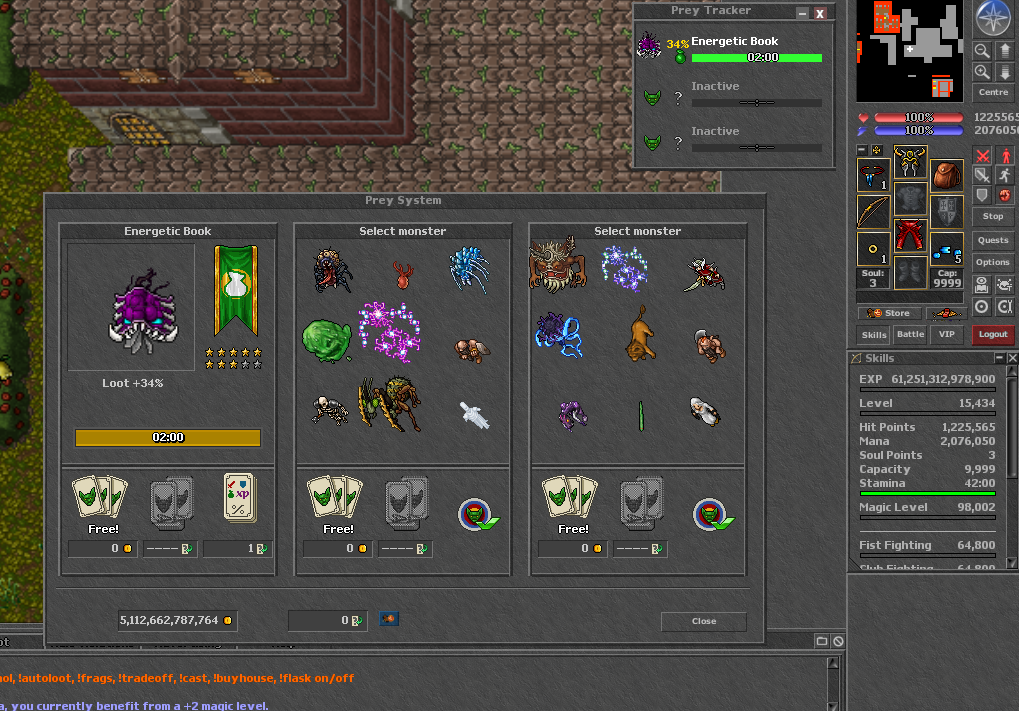The height and width of the screenshot is (711, 1019).
Task: Show the Battle list
Action: click(x=910, y=335)
